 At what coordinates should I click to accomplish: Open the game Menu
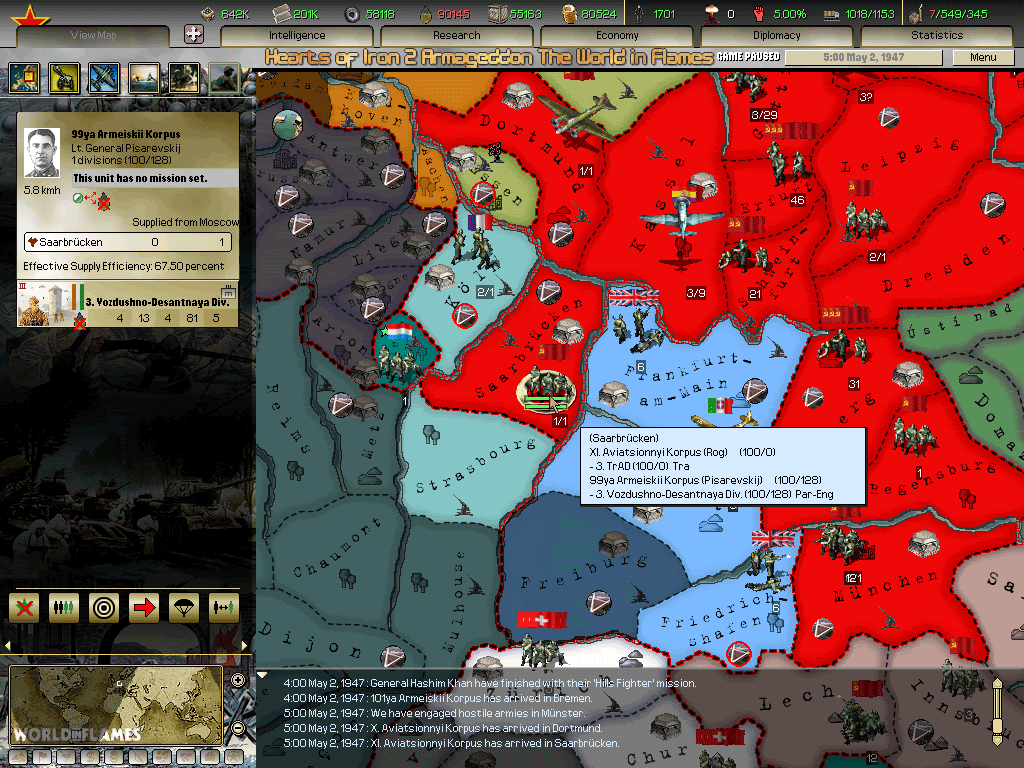tap(983, 57)
